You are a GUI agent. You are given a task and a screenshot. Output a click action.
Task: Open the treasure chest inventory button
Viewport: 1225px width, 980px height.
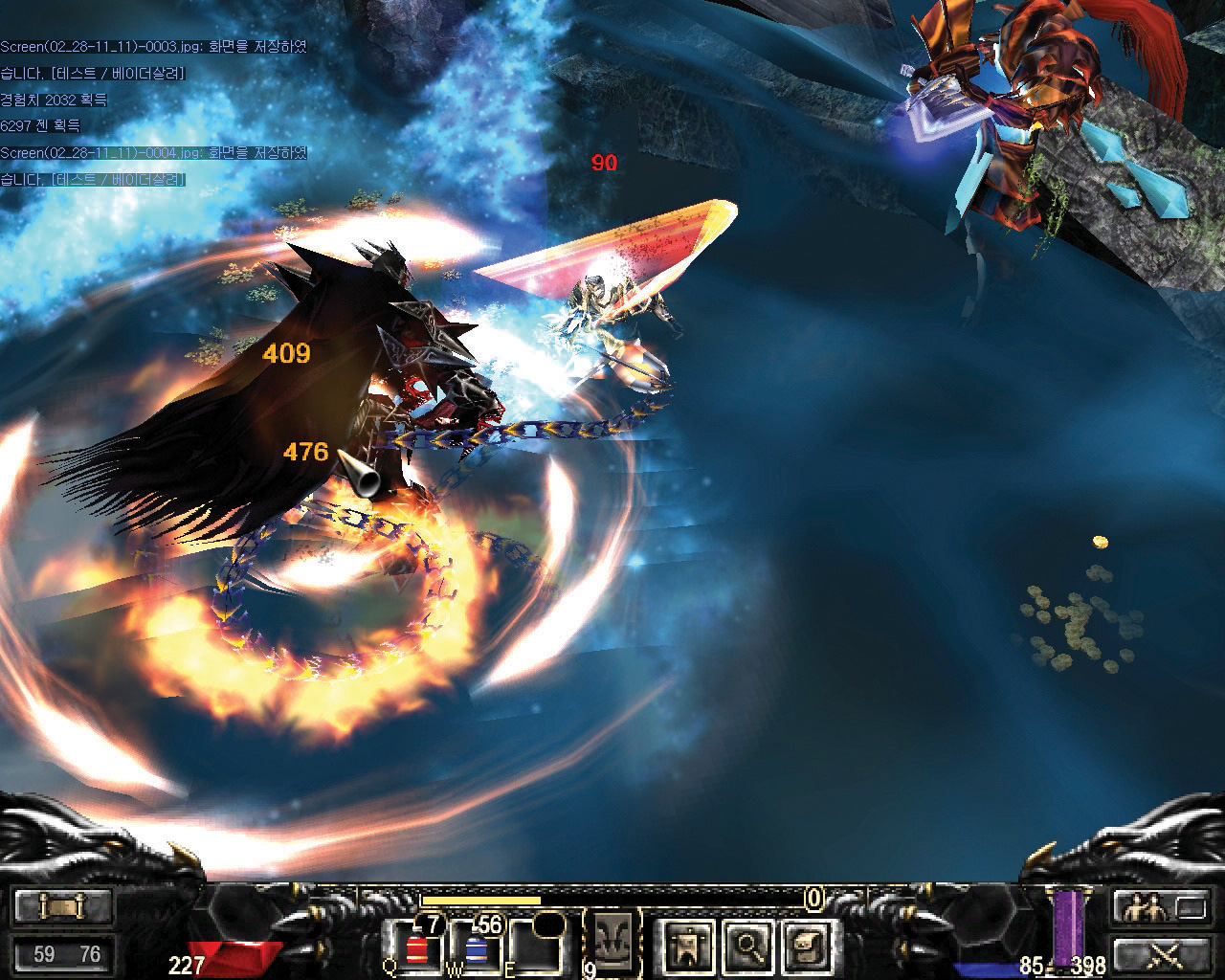tap(806, 947)
